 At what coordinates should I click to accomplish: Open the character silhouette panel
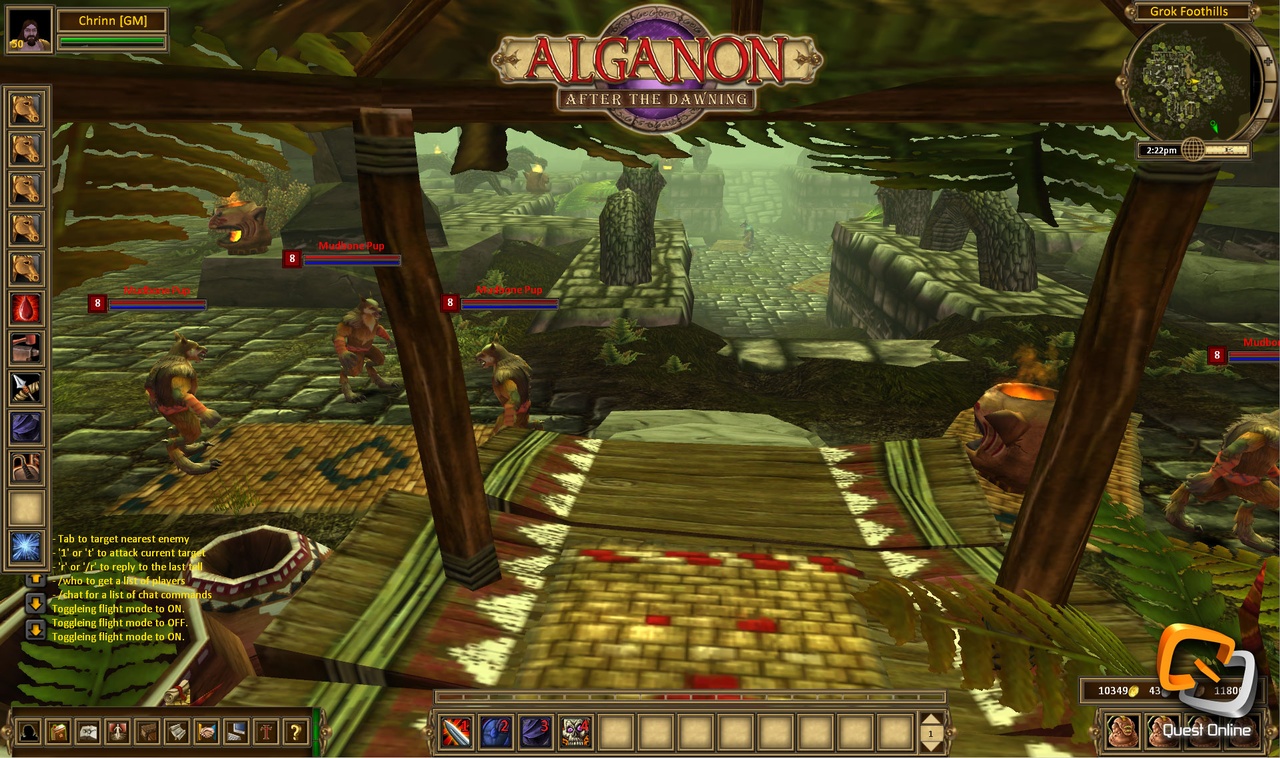(27, 730)
